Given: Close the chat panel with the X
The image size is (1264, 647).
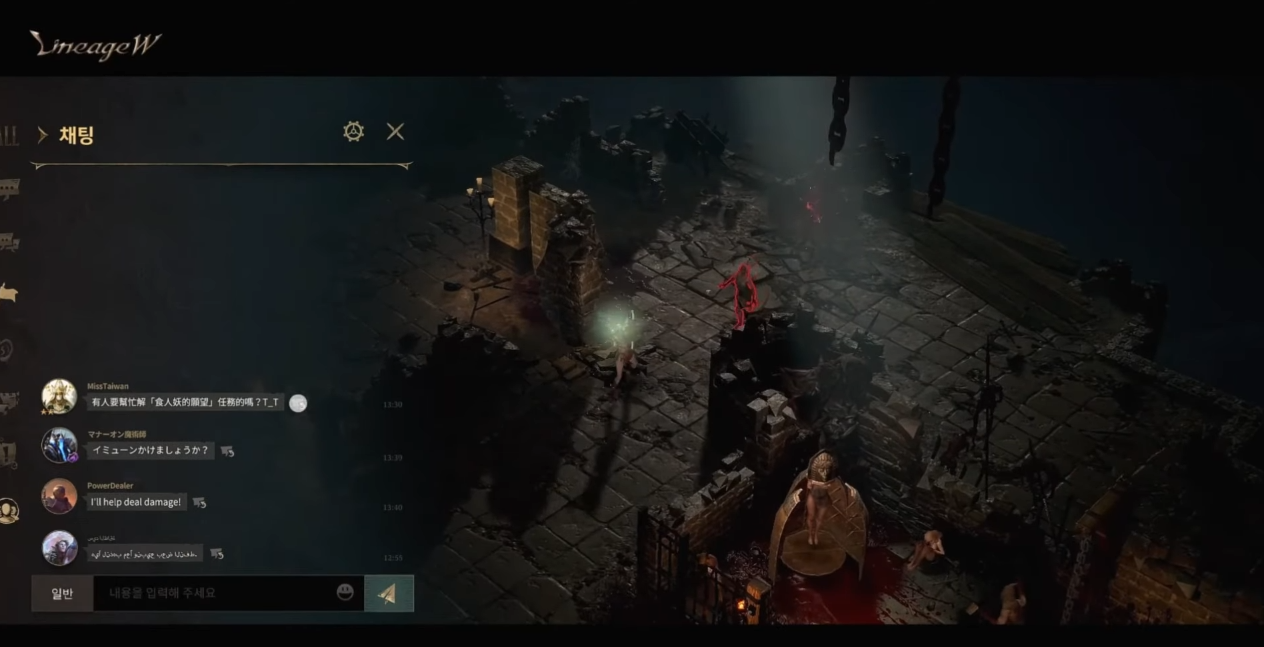Looking at the screenshot, I should point(395,132).
